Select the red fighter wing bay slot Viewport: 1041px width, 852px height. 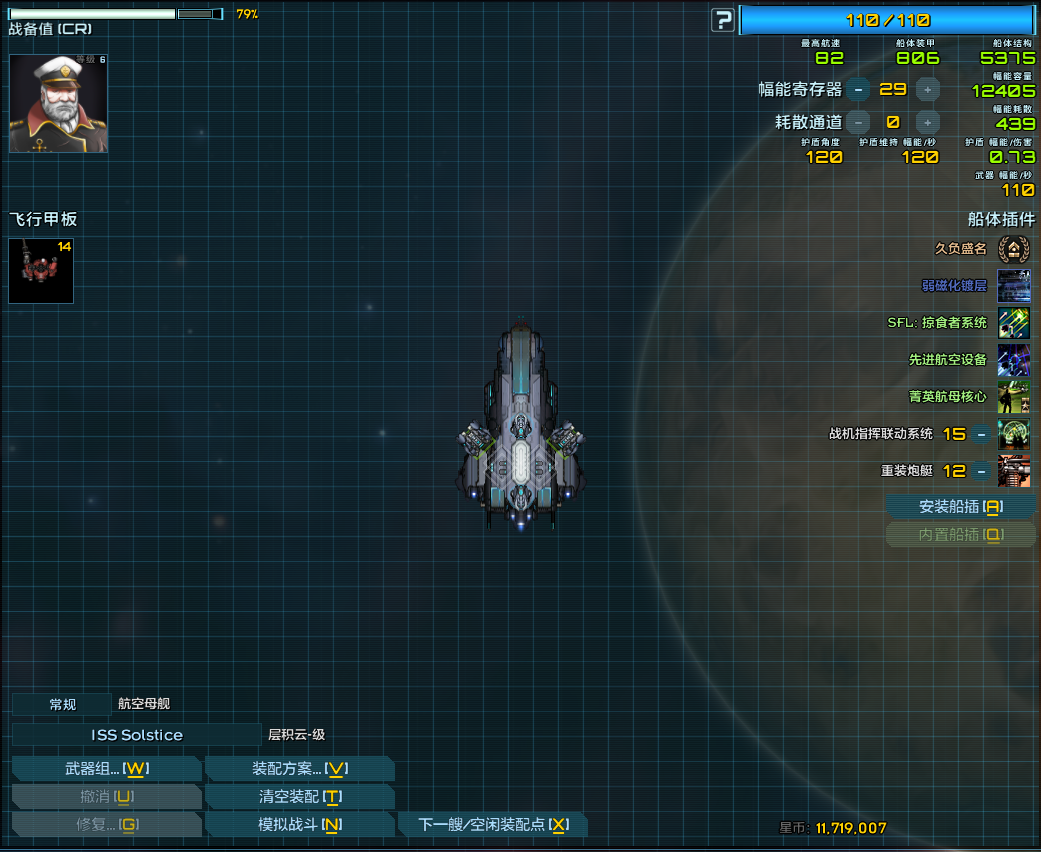[41, 271]
